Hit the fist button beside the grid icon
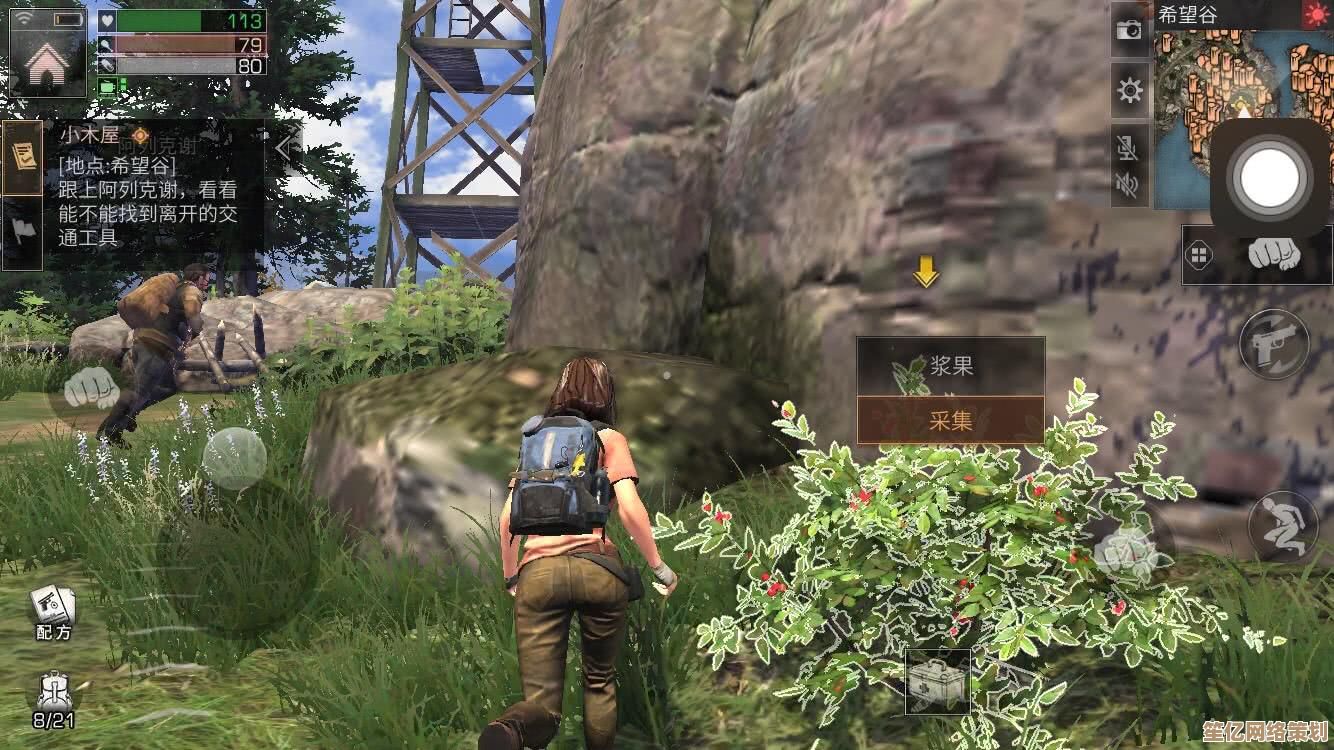This screenshot has width=1334, height=750. pos(1274,253)
